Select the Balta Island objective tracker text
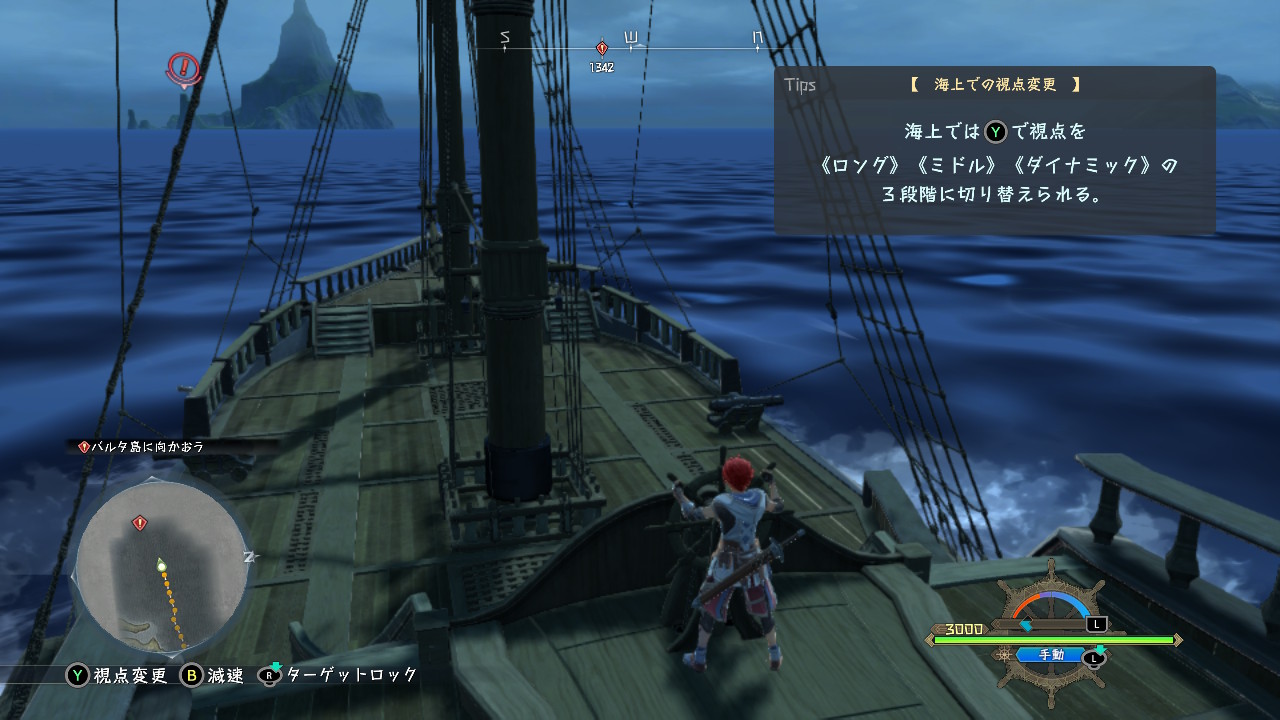Screen dimensions: 1280x720 [x=147, y=447]
